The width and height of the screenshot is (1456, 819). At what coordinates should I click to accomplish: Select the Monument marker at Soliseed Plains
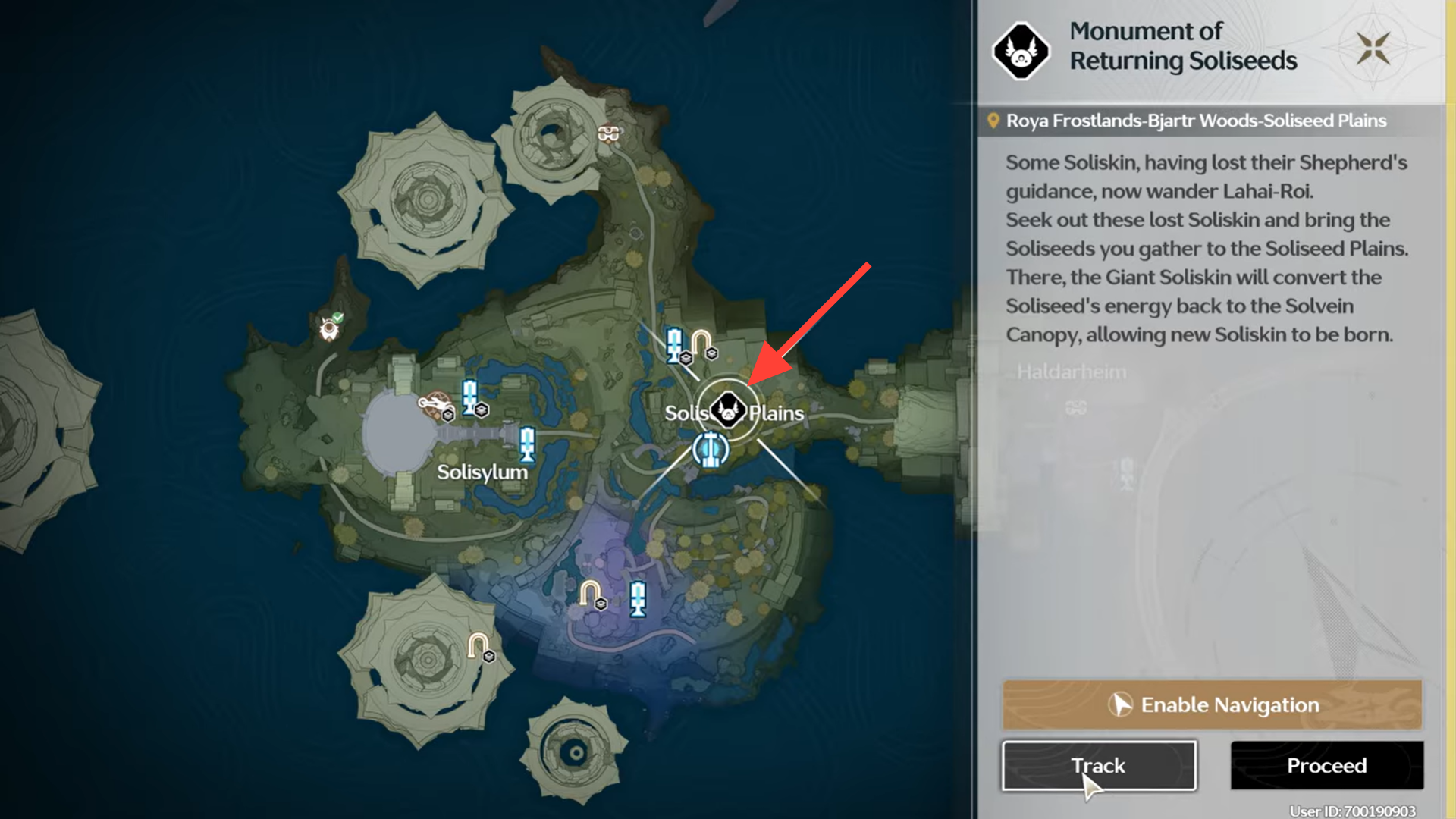728,410
